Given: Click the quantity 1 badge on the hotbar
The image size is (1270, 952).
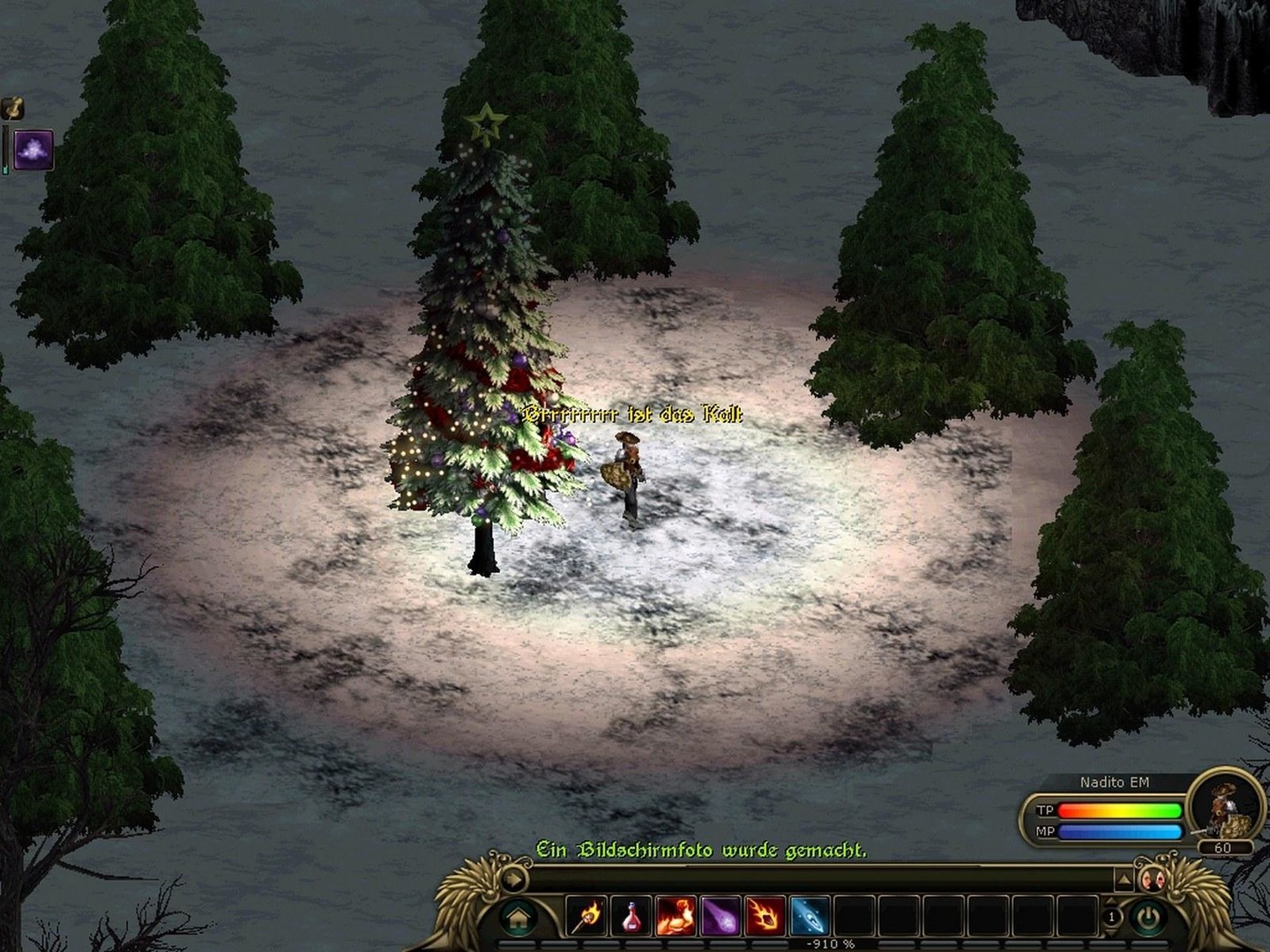Looking at the screenshot, I should 1113,918.
